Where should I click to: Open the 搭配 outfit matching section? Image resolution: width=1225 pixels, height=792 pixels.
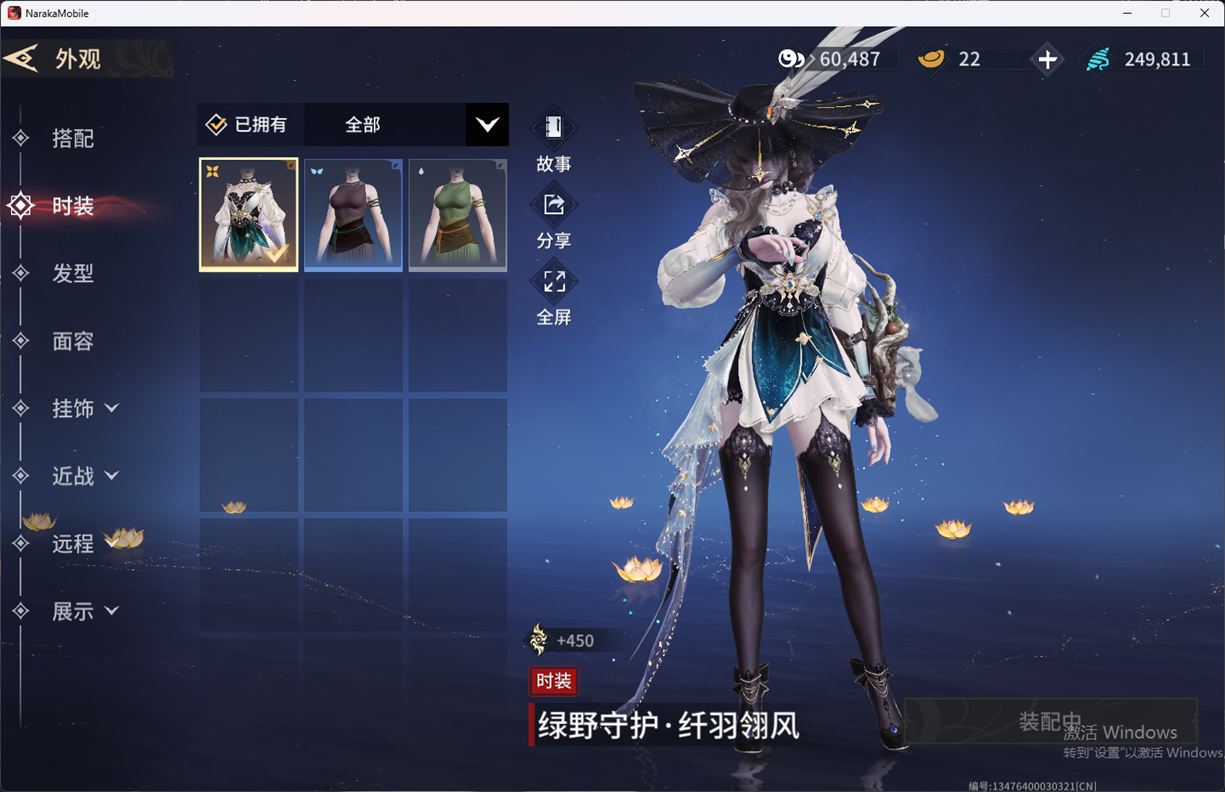pos(72,139)
